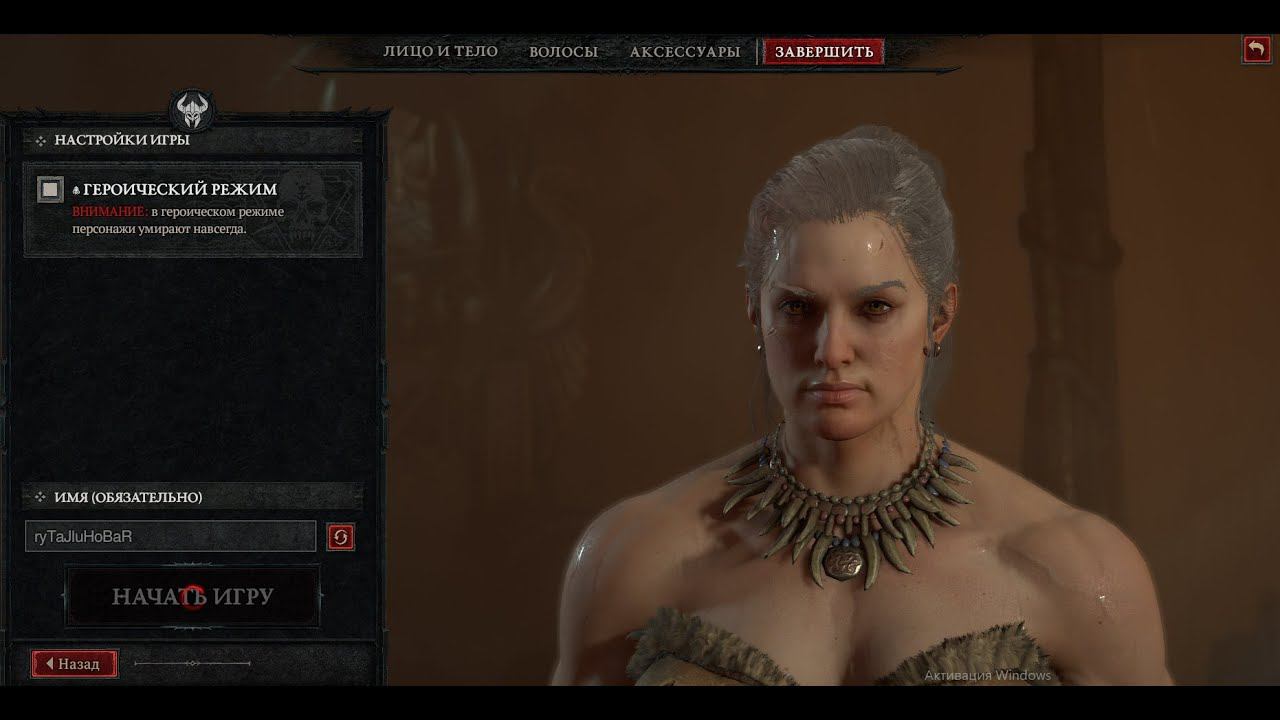Viewport: 1280px width, 720px height.
Task: Go back with the Назад button
Action: 74,664
